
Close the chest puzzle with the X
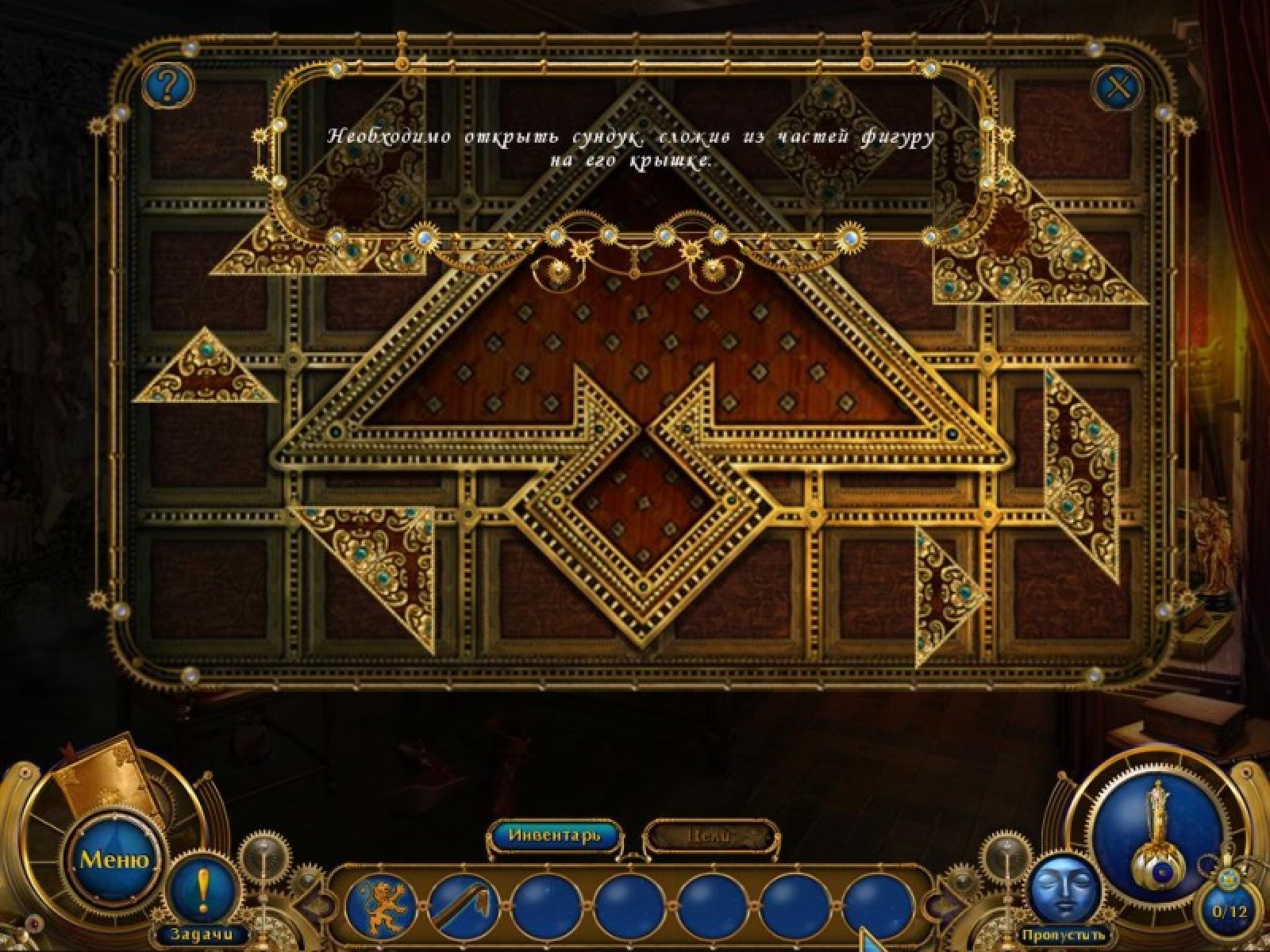coord(1118,87)
